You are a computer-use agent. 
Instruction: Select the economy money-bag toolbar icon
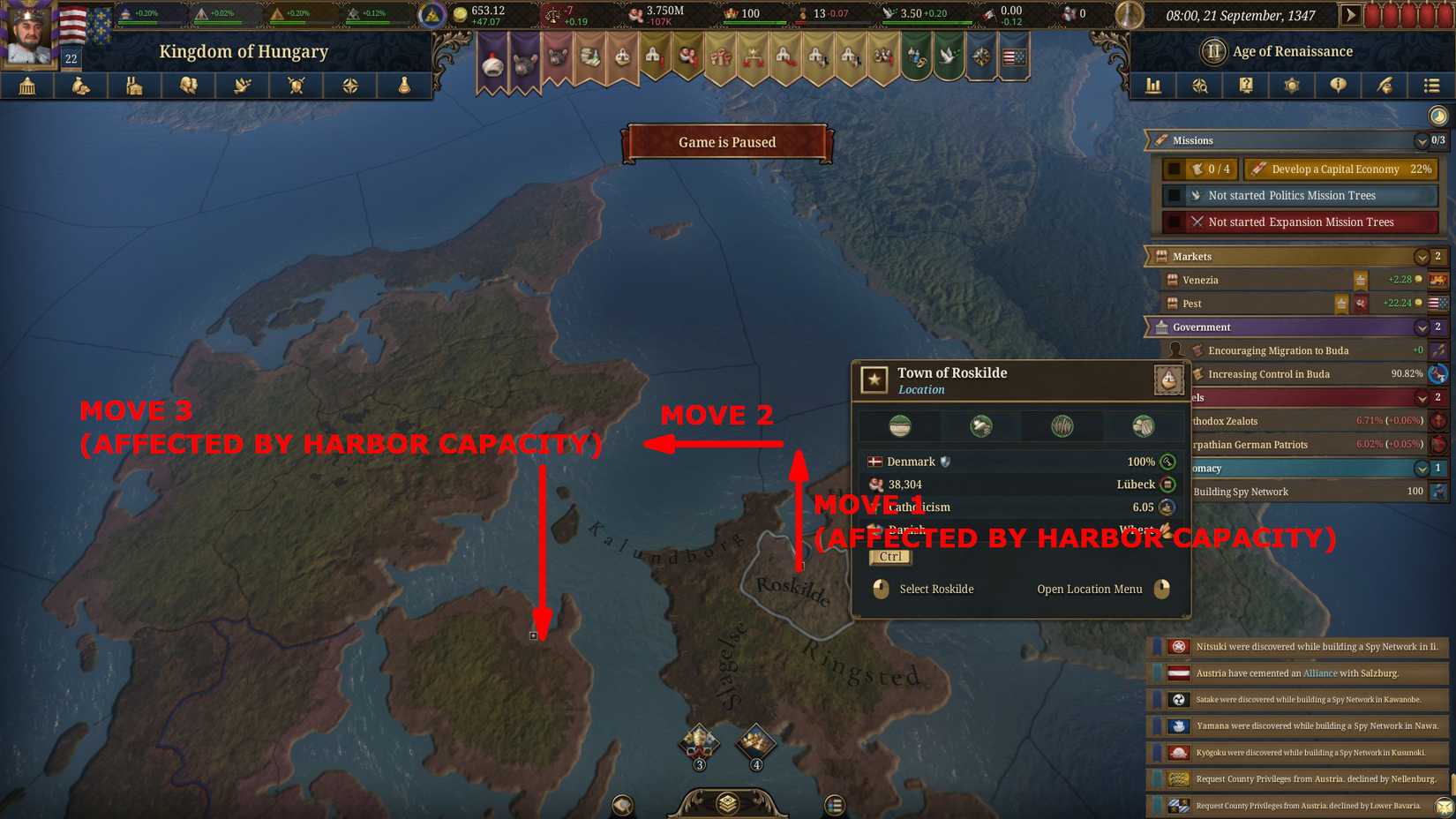[81, 86]
